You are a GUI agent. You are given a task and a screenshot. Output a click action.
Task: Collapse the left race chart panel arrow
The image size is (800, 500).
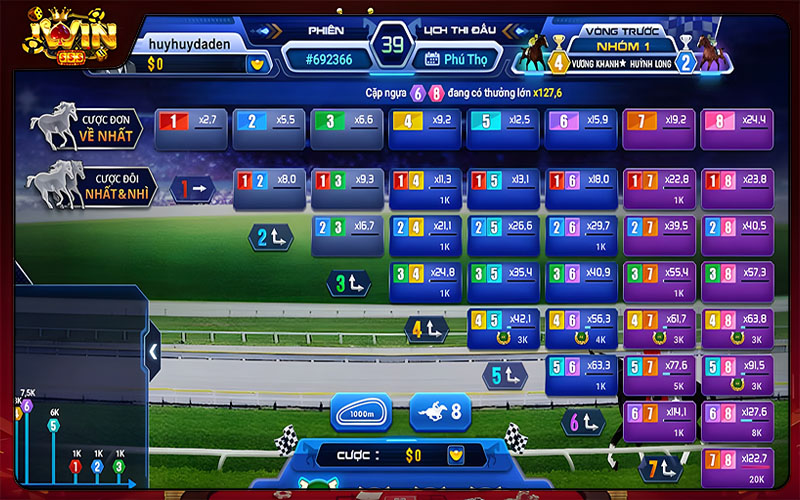(154, 351)
